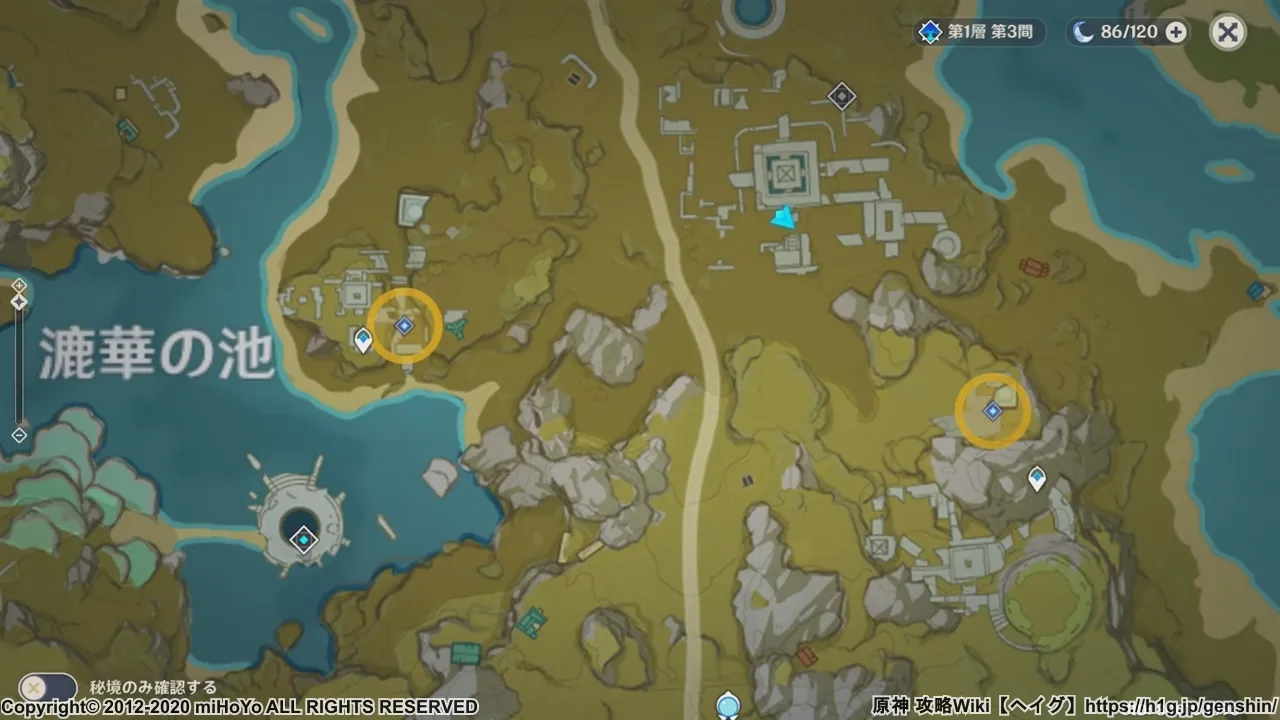Zoom in with the map slider plus button
Viewport: 1280px width, 720px height.
19,285
